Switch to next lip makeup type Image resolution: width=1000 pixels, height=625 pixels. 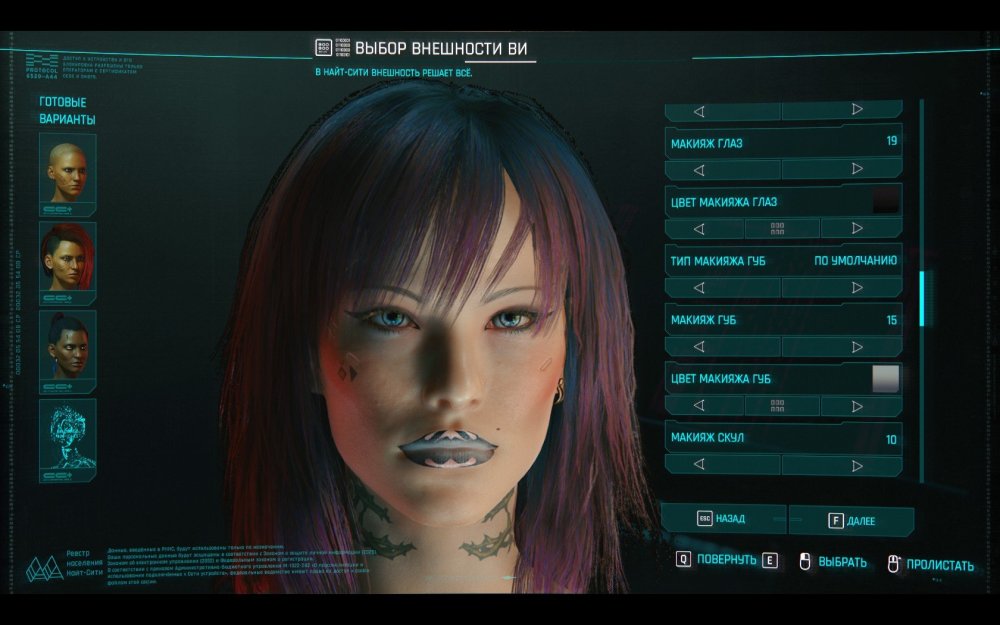click(x=857, y=288)
